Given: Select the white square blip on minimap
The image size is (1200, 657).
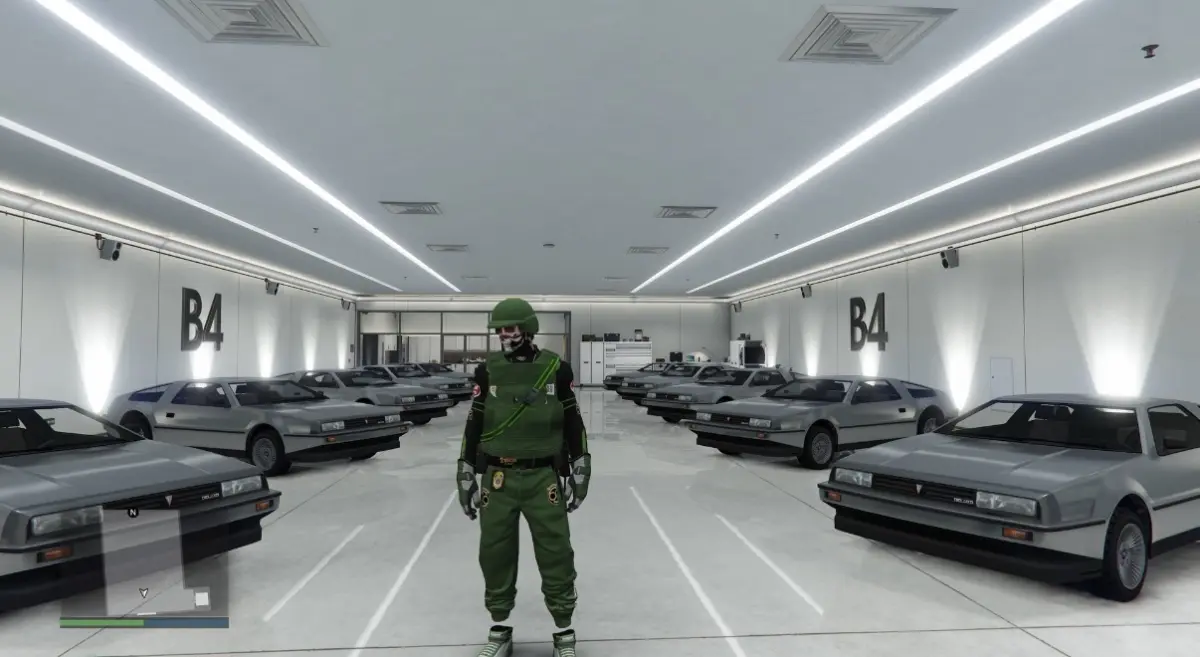Looking at the screenshot, I should 202,598.
